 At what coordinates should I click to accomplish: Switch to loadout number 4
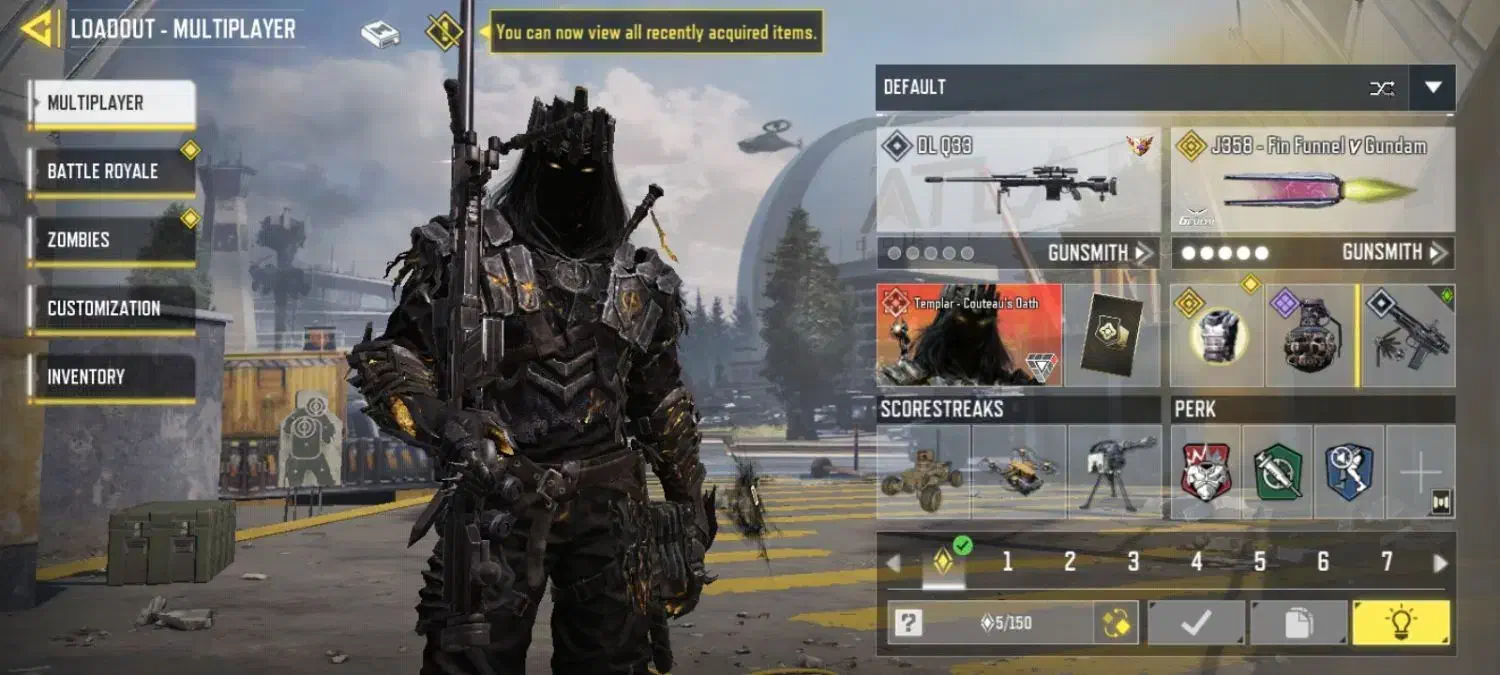1196,562
